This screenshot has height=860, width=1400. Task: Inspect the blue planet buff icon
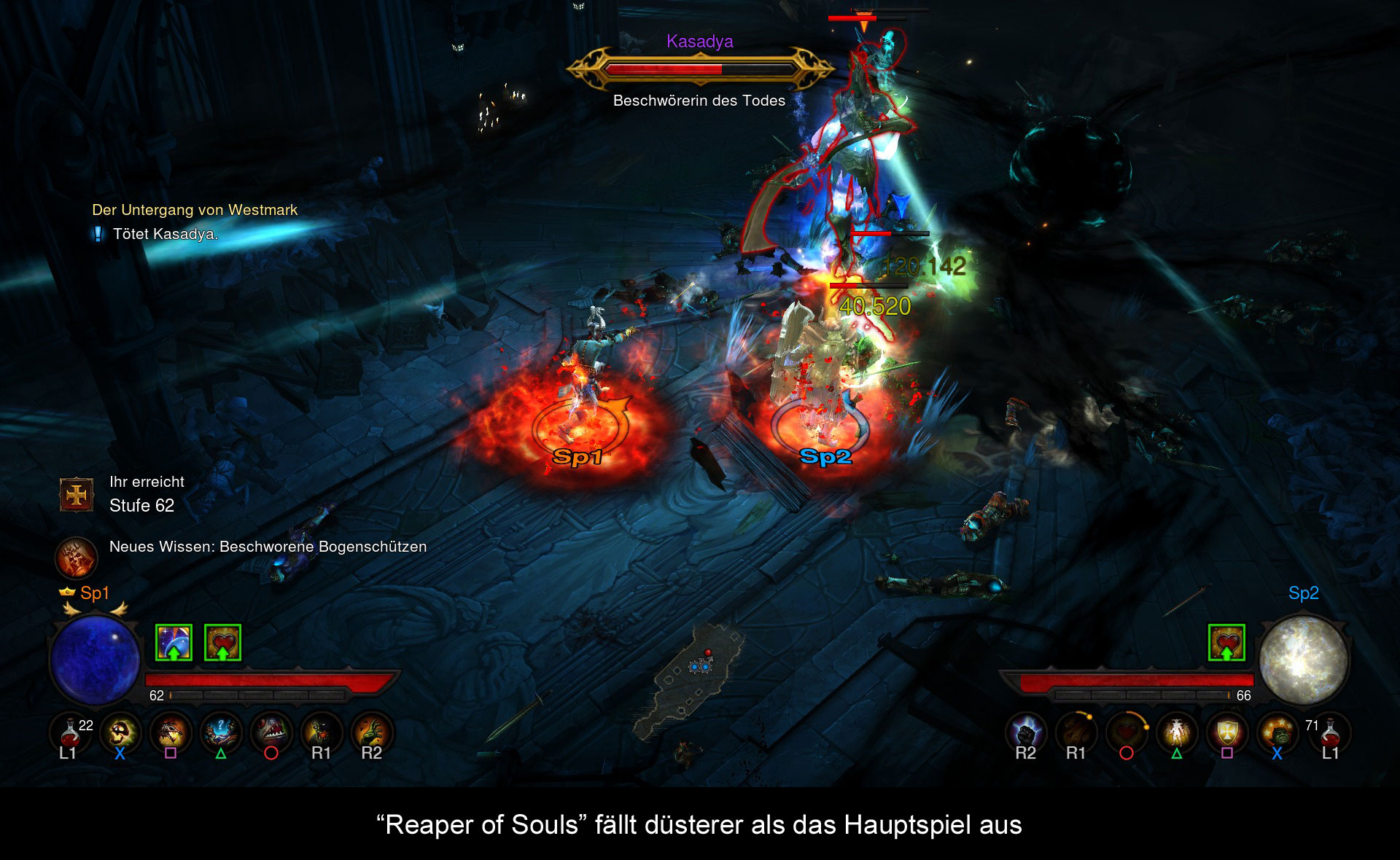174,643
